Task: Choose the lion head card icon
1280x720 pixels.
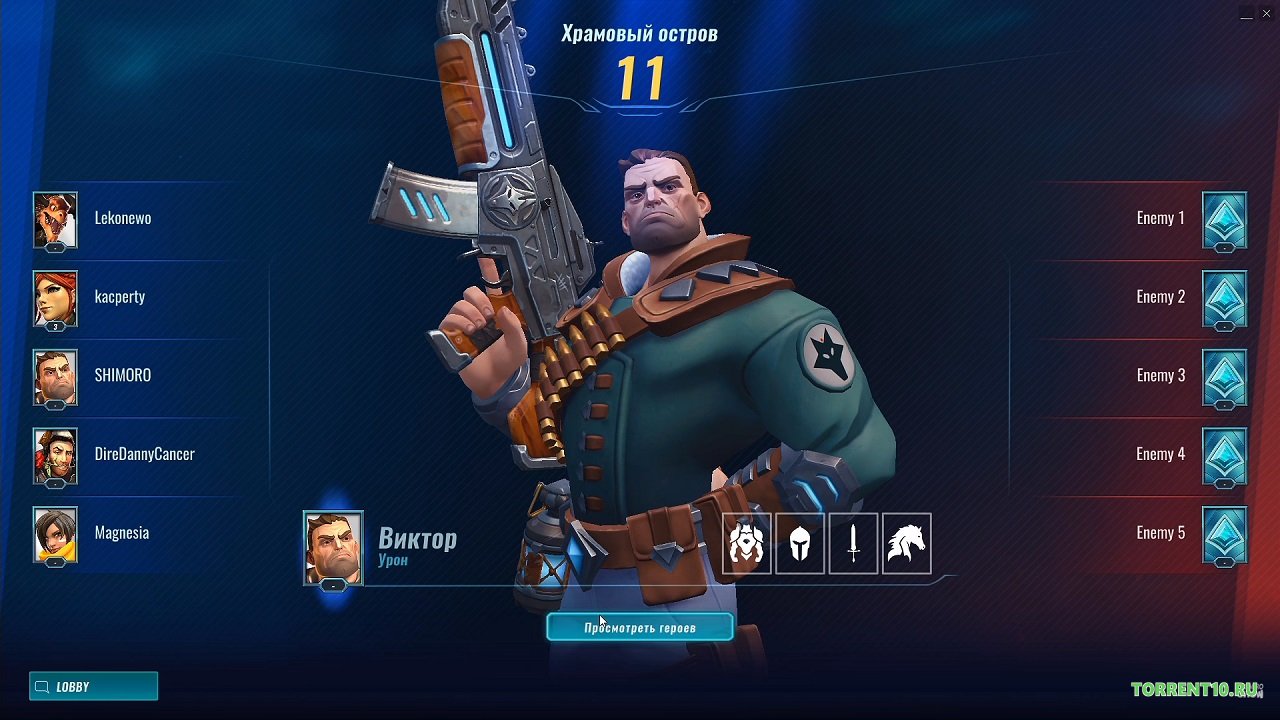Action: point(746,544)
